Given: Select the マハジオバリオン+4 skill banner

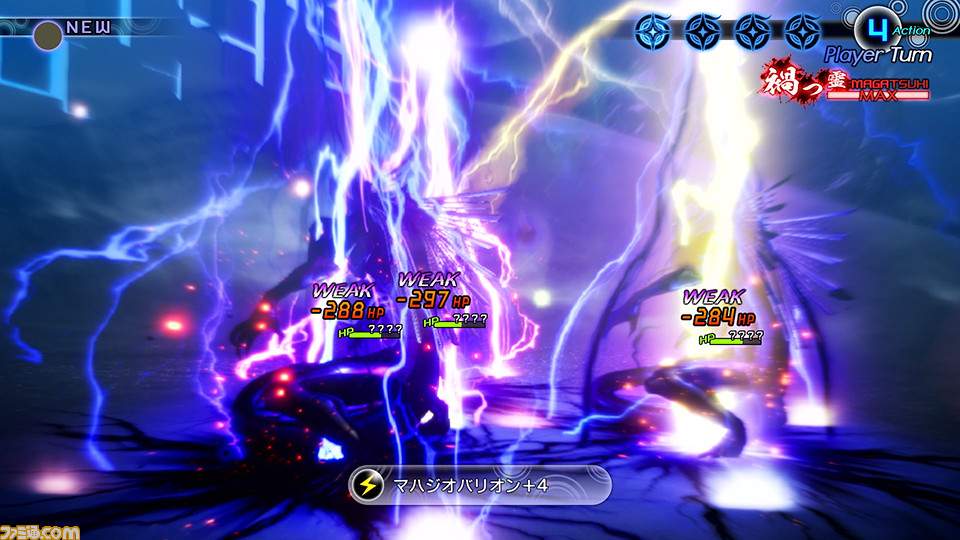Looking at the screenshot, I should click(x=480, y=485).
